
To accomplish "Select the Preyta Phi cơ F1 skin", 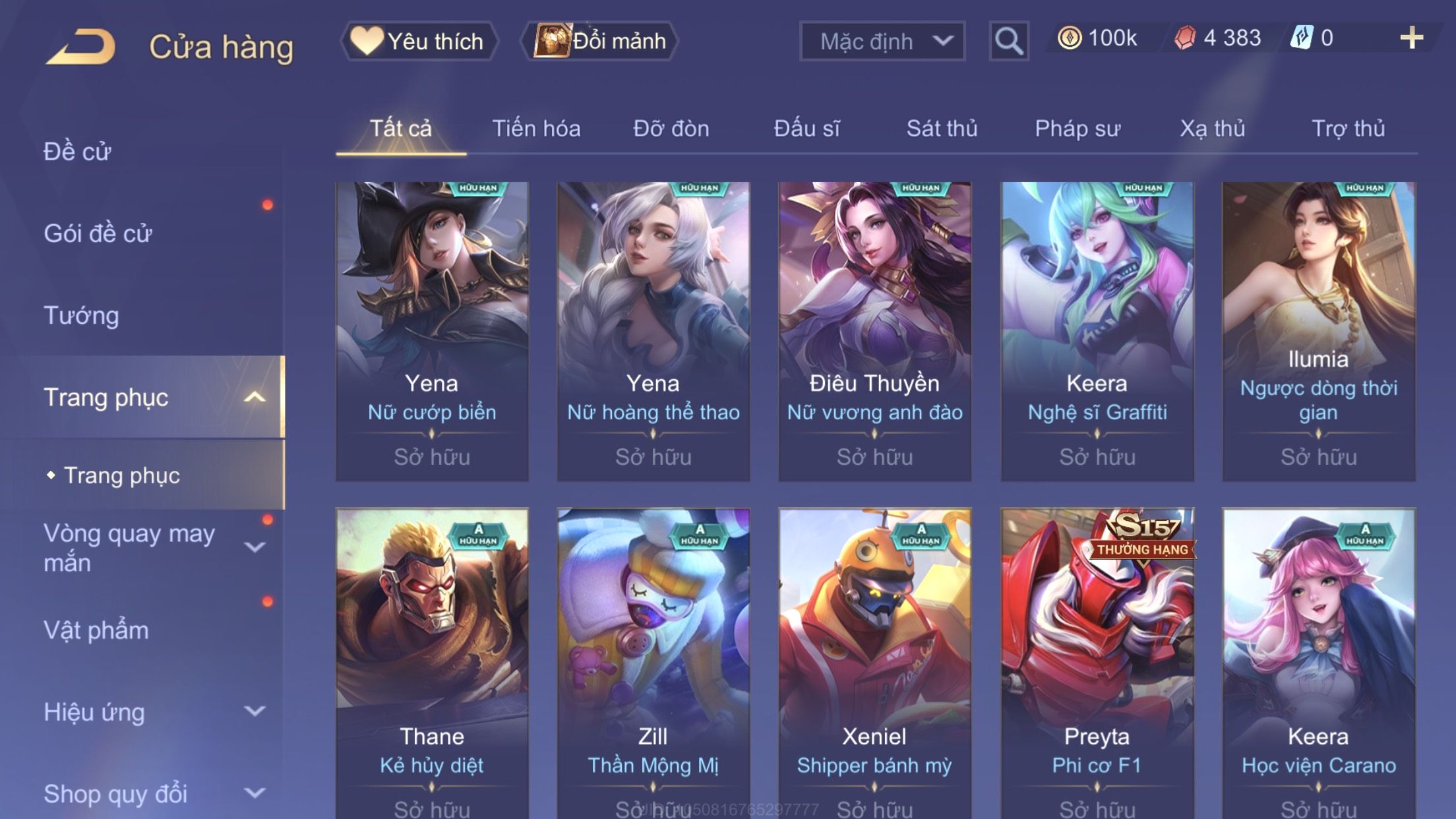I will 1097,659.
